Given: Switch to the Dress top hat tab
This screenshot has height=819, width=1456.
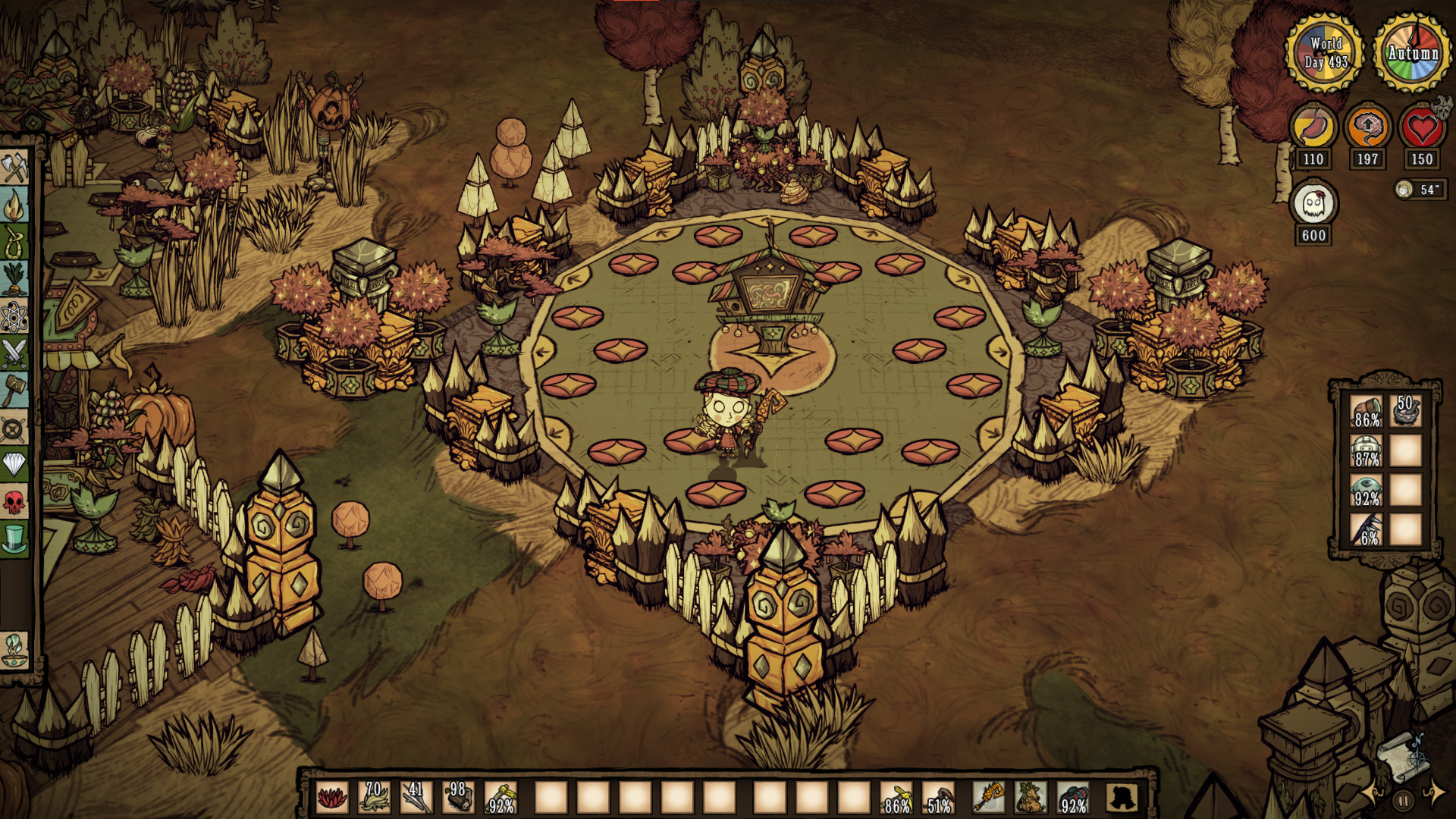Looking at the screenshot, I should coord(14,538).
